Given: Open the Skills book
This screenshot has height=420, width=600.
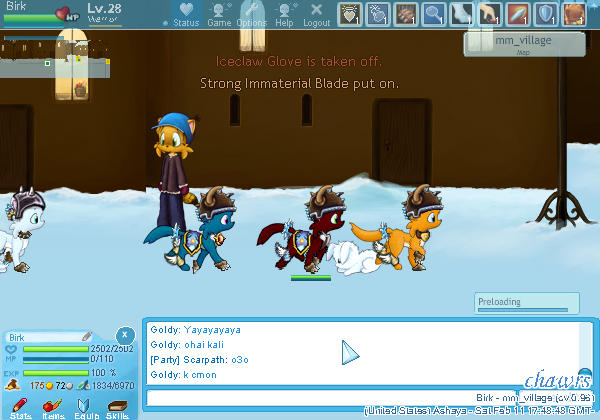Looking at the screenshot, I should pyautogui.click(x=118, y=406).
